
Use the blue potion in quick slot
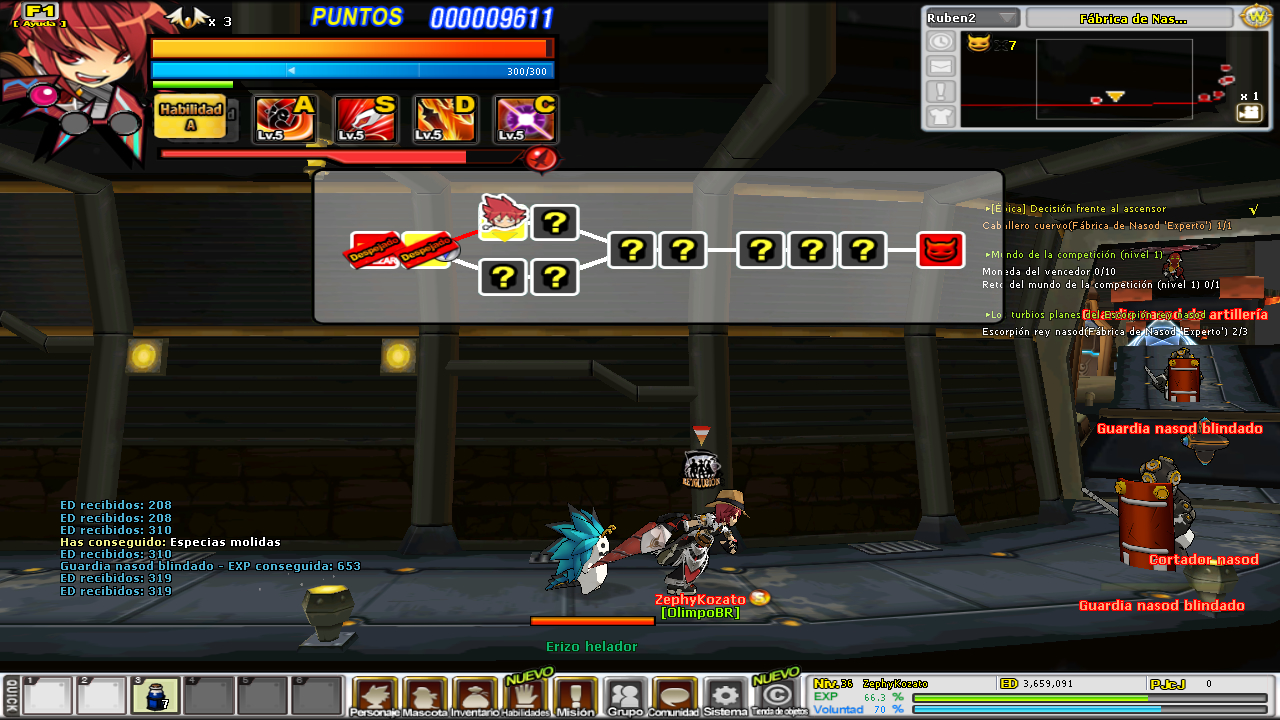pos(155,695)
